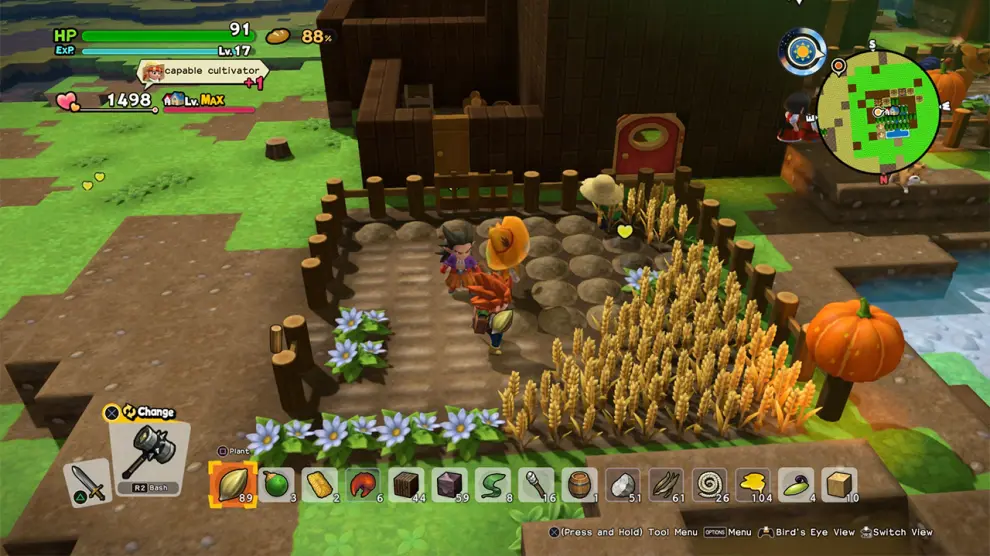Pick the red fish hotbar slot
The image size is (990, 556).
click(363, 485)
